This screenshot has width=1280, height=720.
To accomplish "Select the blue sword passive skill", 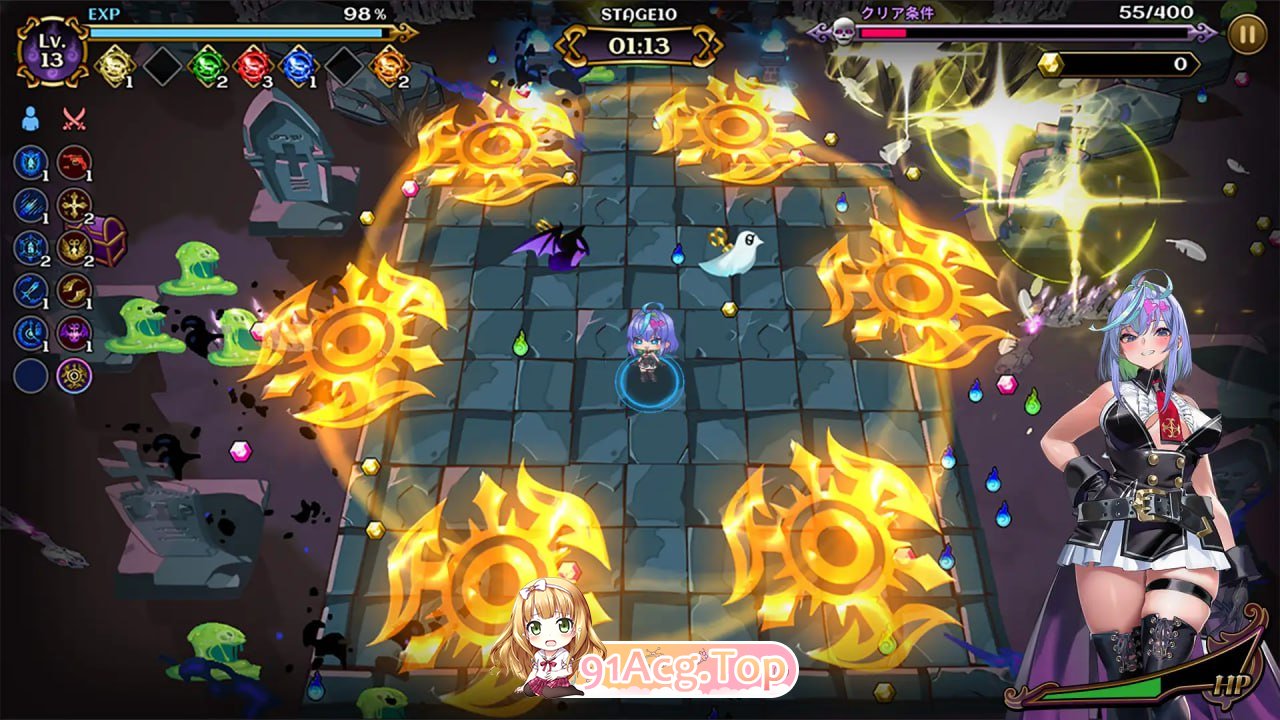I will pyautogui.click(x=31, y=290).
